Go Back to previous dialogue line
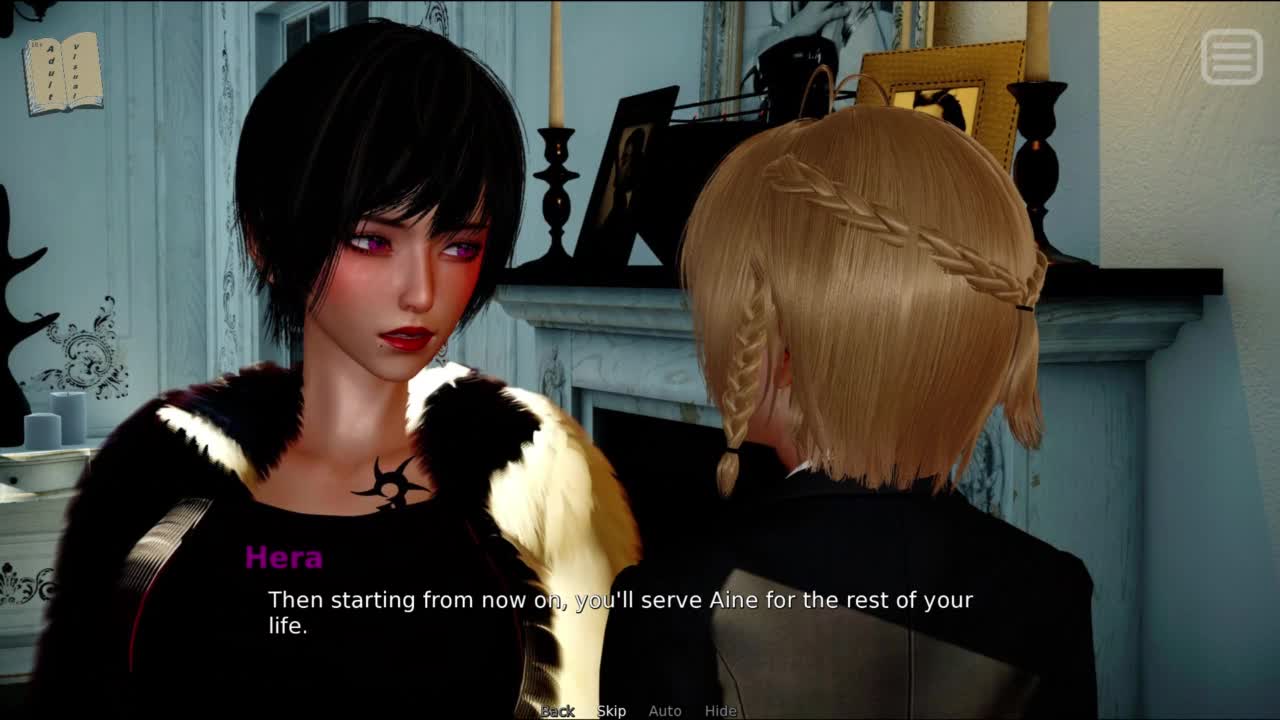 (x=558, y=711)
